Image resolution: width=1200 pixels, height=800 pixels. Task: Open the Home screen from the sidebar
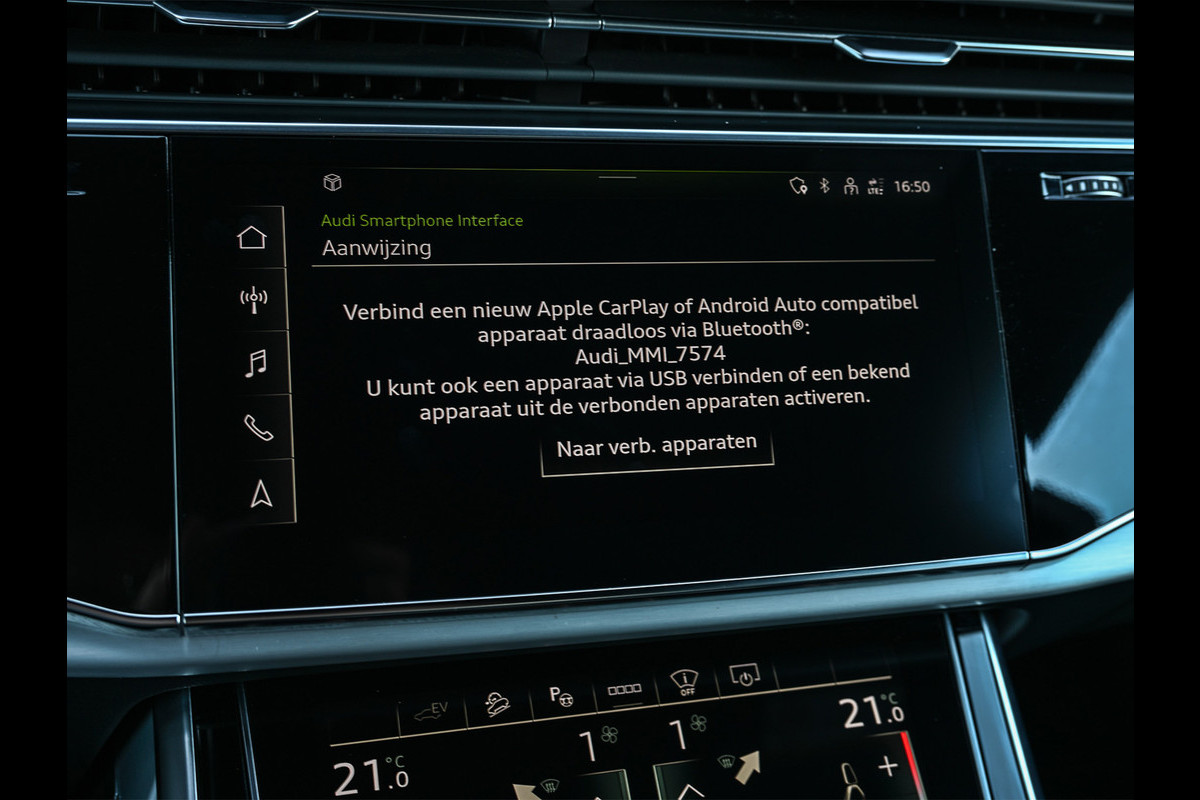click(x=252, y=237)
